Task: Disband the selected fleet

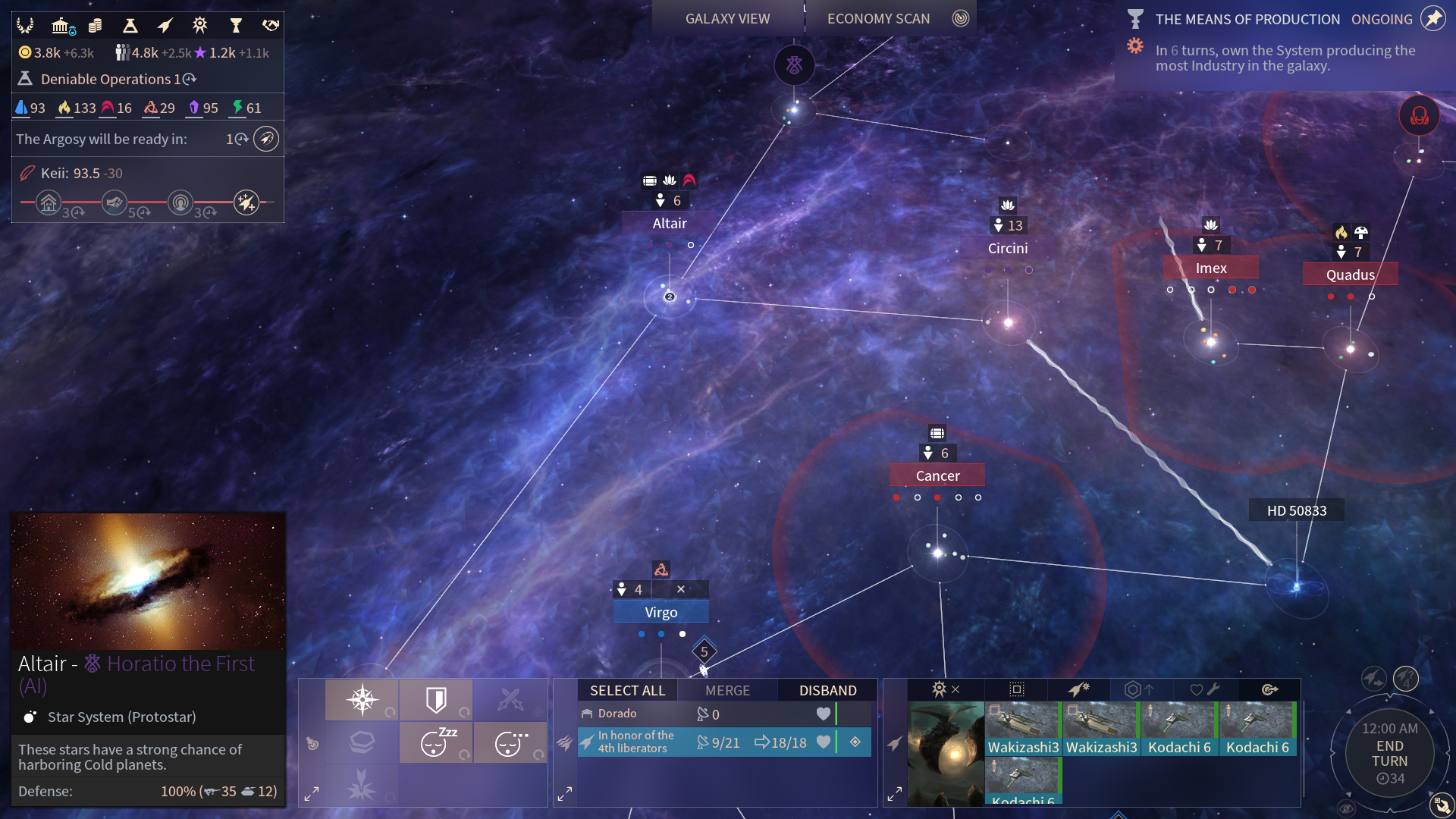Action: click(x=827, y=690)
